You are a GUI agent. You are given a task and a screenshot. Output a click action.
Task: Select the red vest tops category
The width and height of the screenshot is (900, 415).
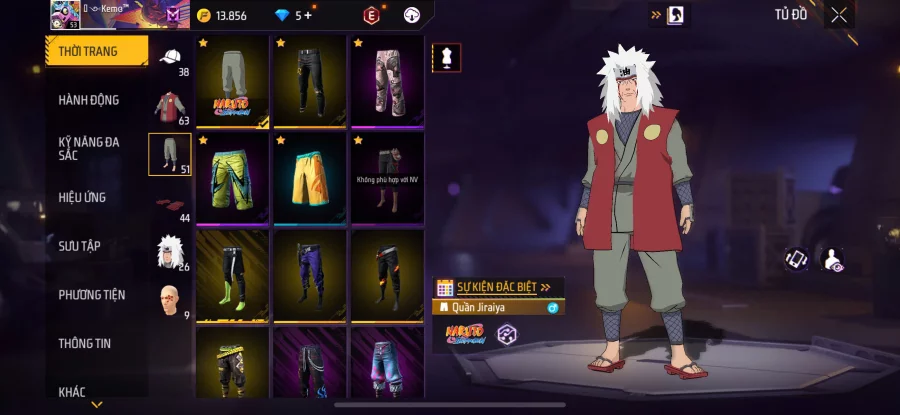170,106
